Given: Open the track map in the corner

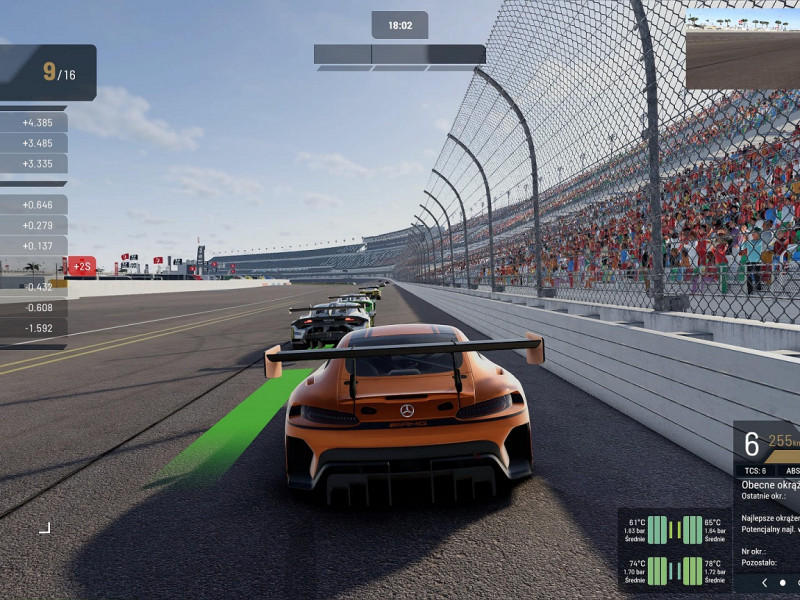Looking at the screenshot, I should [x=742, y=49].
